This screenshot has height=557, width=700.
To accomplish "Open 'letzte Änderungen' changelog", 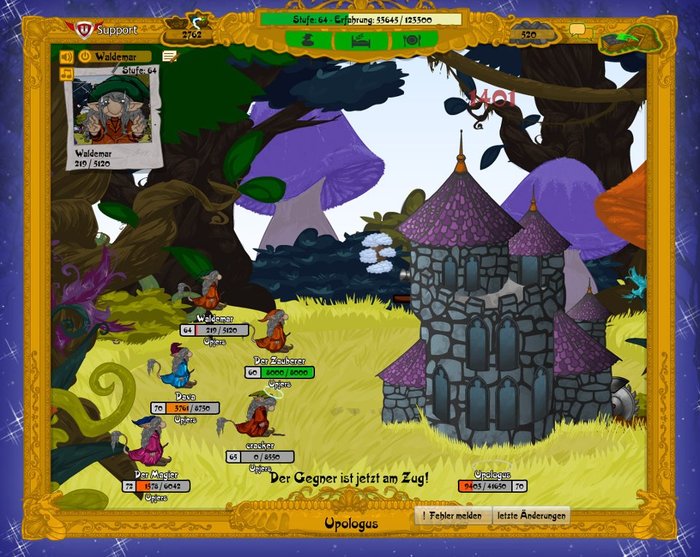I will coord(532,516).
